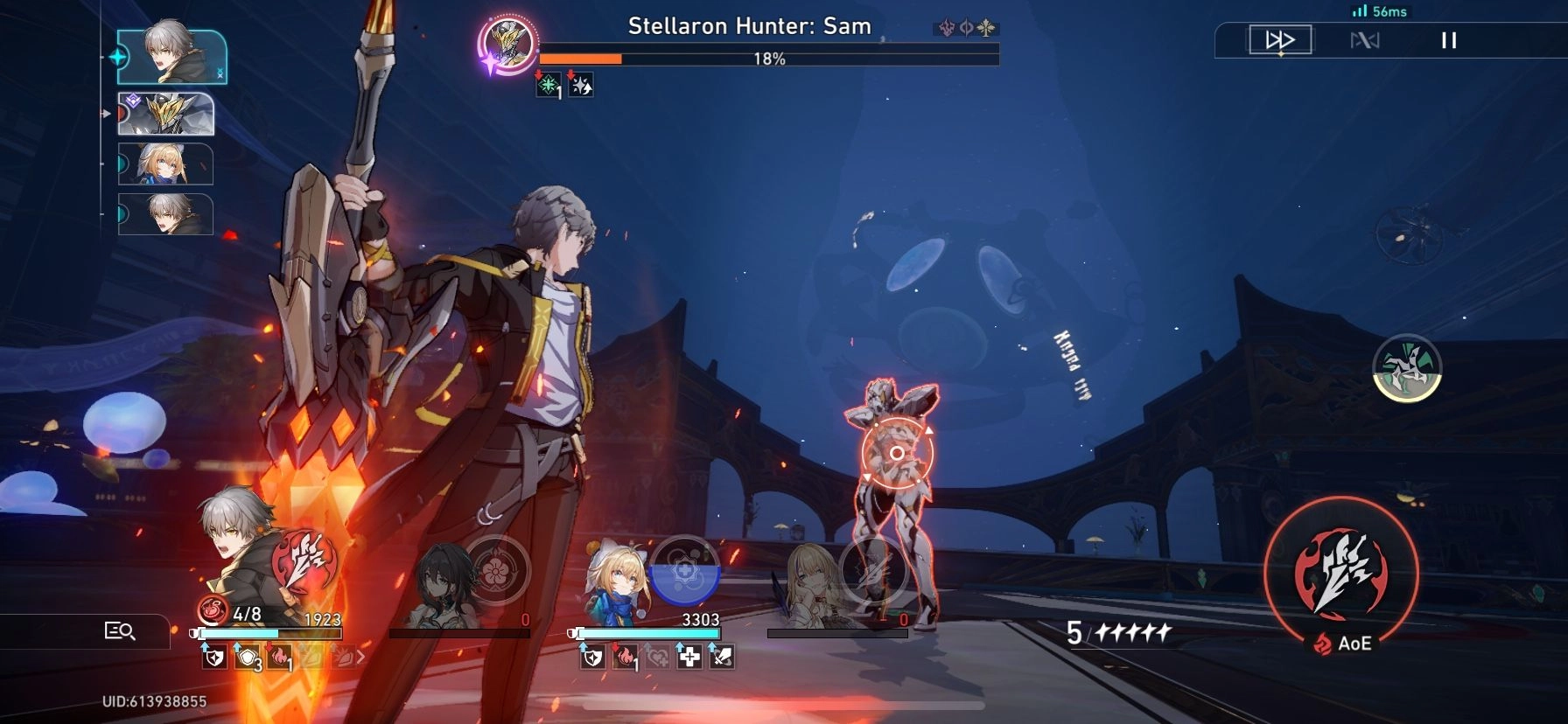
Task: Expand the hidden buffs with the arrow chevron
Action: click(x=360, y=656)
